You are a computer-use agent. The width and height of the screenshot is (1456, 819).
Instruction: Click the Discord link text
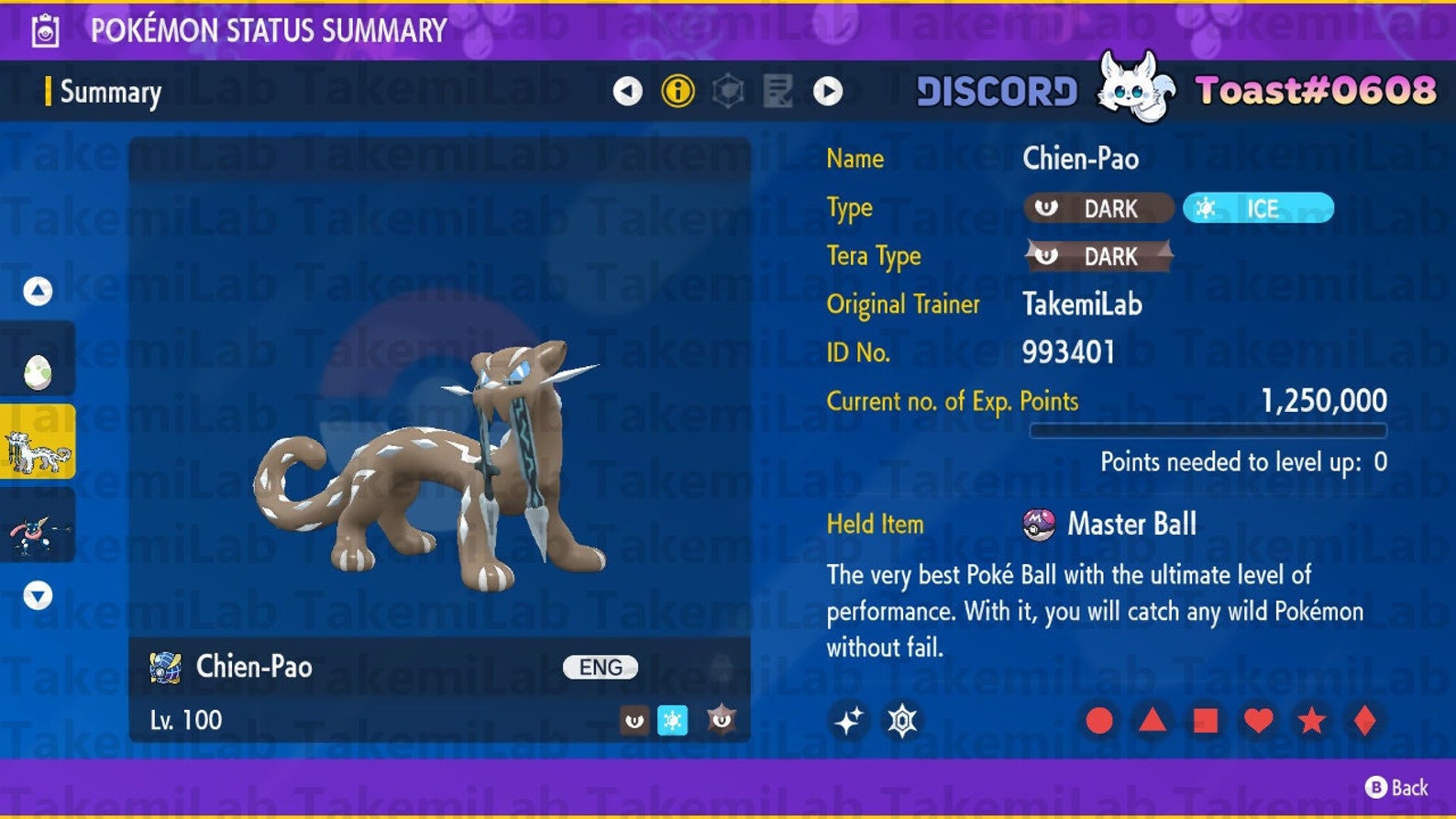[996, 91]
